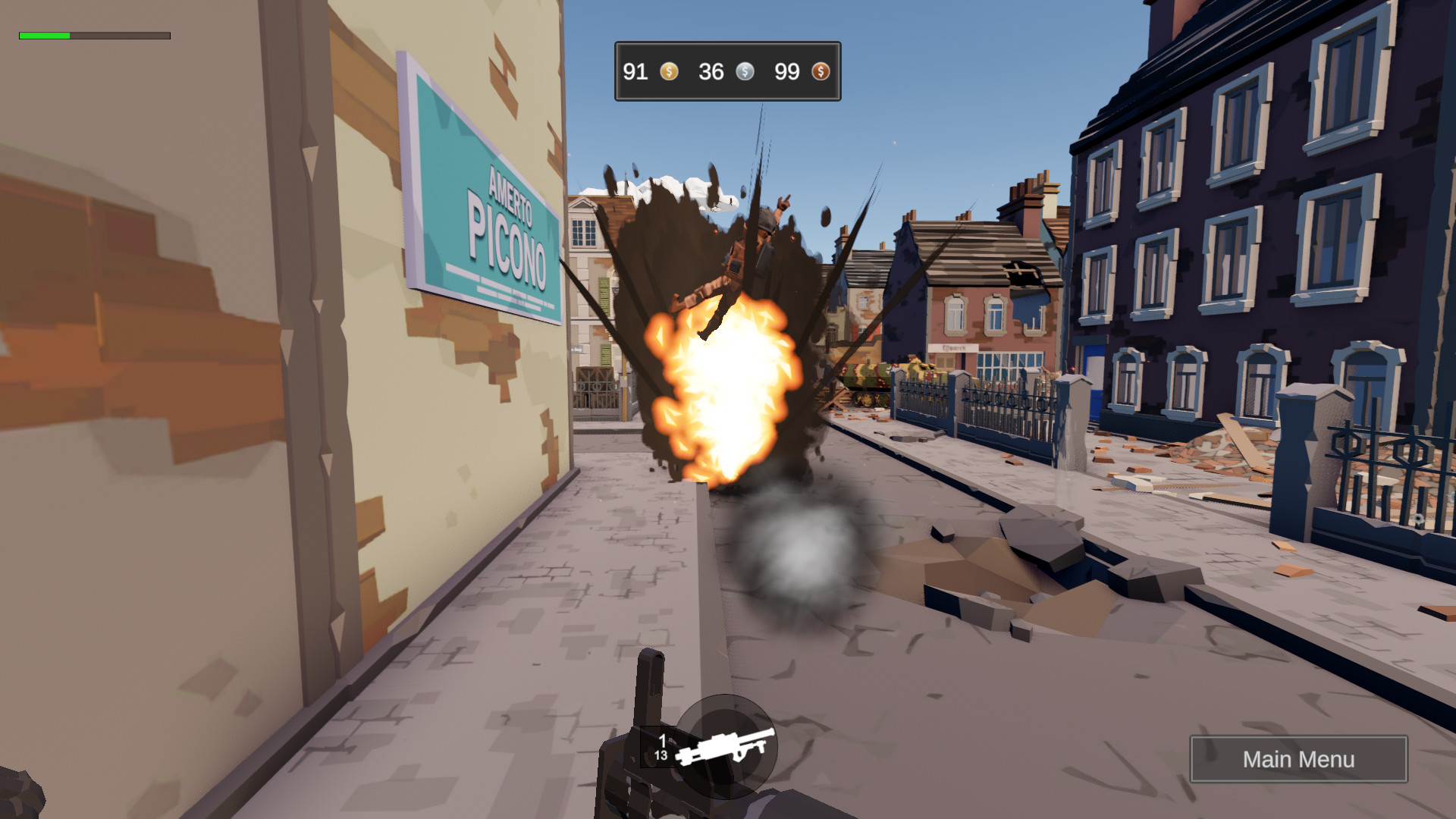Click the green health bar

coord(44,35)
